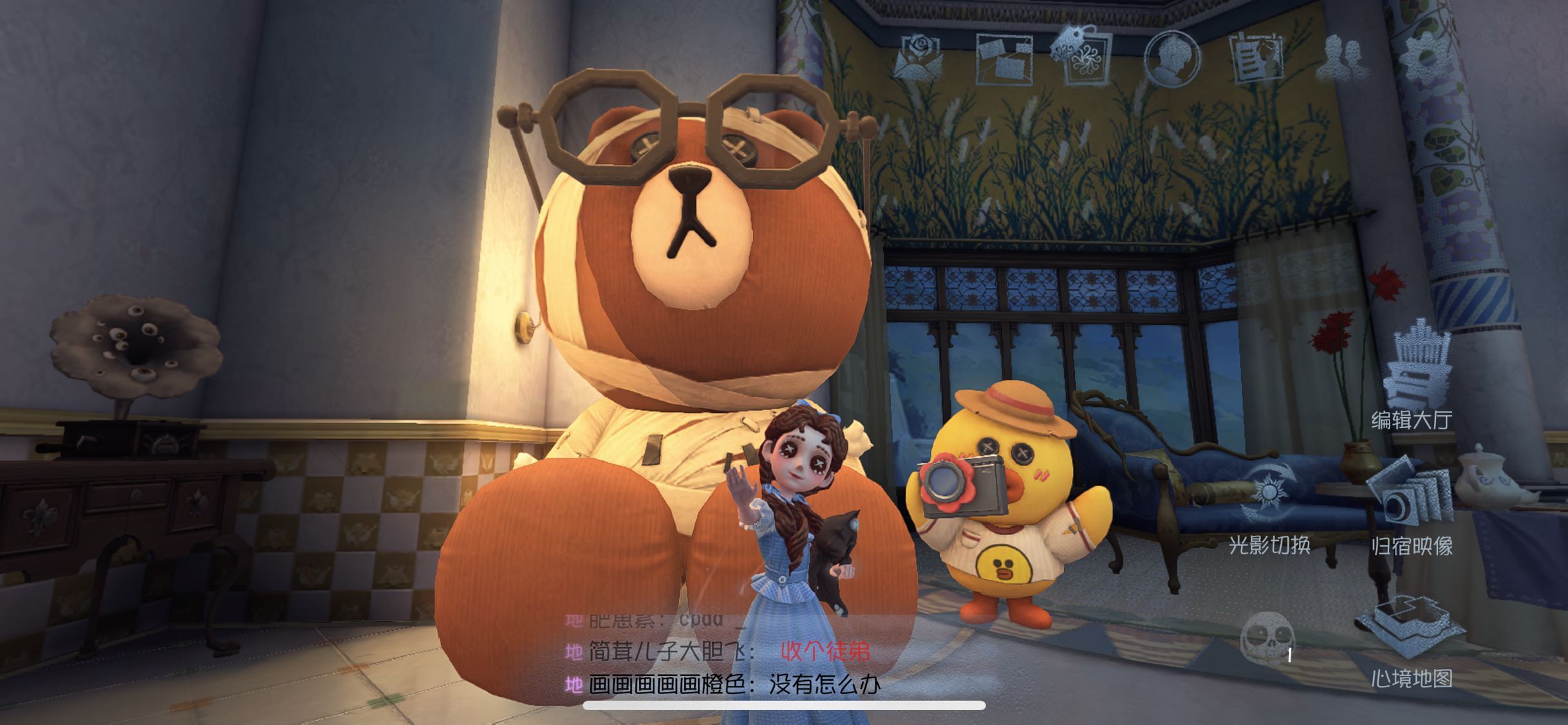
Task: Open the clipboard notes icon
Action: (1256, 59)
